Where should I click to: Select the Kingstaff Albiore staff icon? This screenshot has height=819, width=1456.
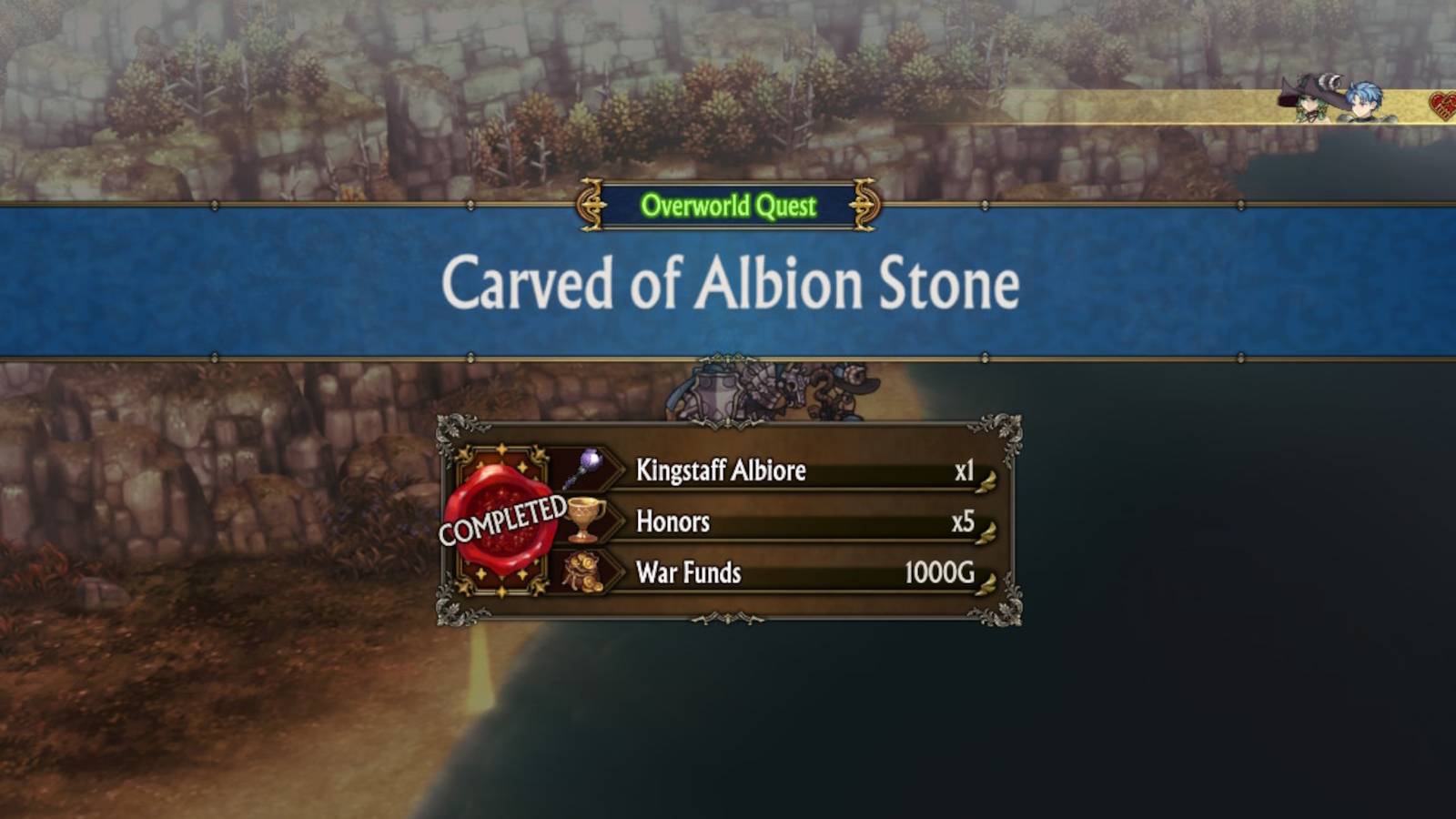583,467
